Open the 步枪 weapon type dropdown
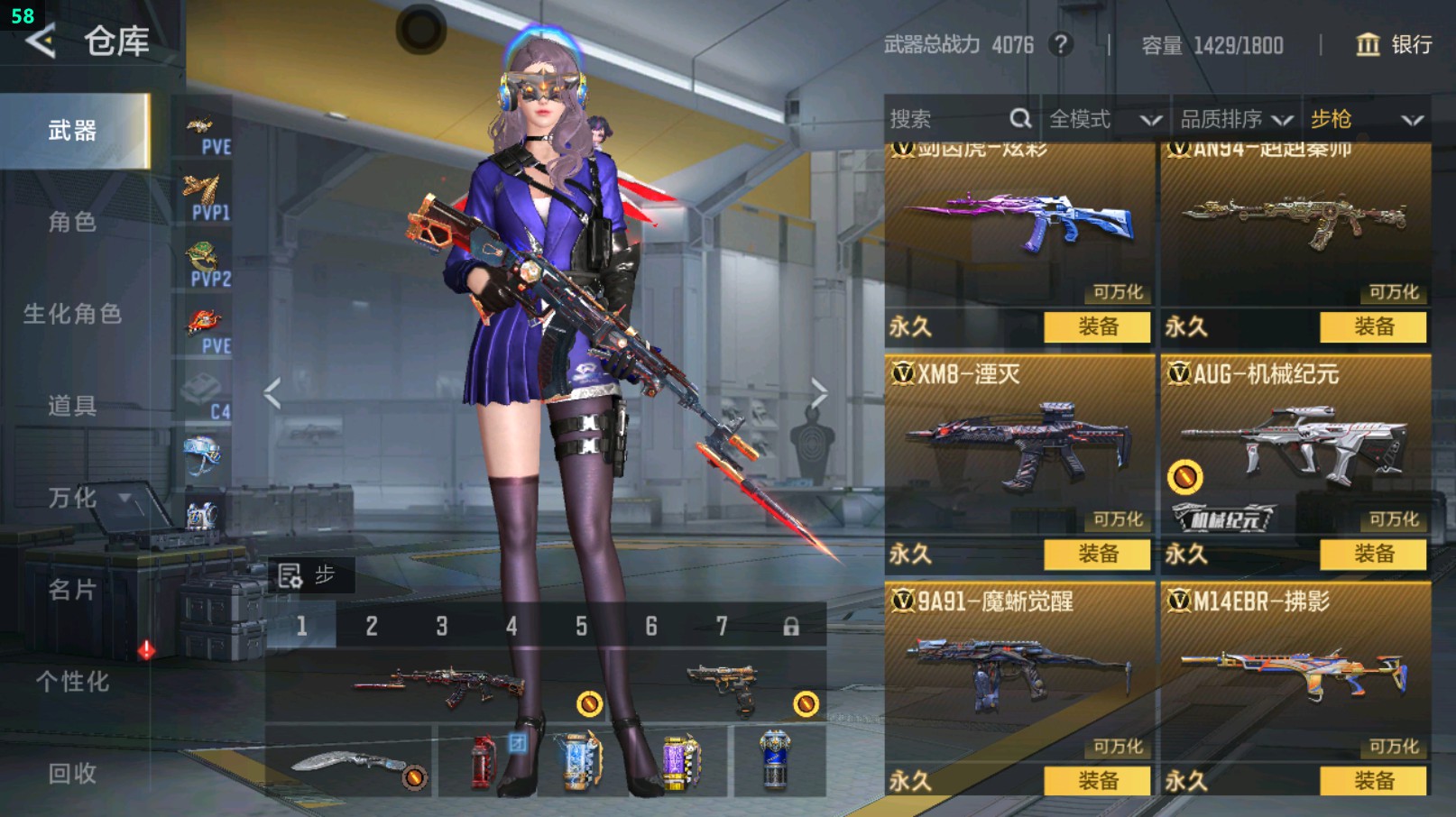Screen dimensions: 1456x817 tap(1366, 119)
